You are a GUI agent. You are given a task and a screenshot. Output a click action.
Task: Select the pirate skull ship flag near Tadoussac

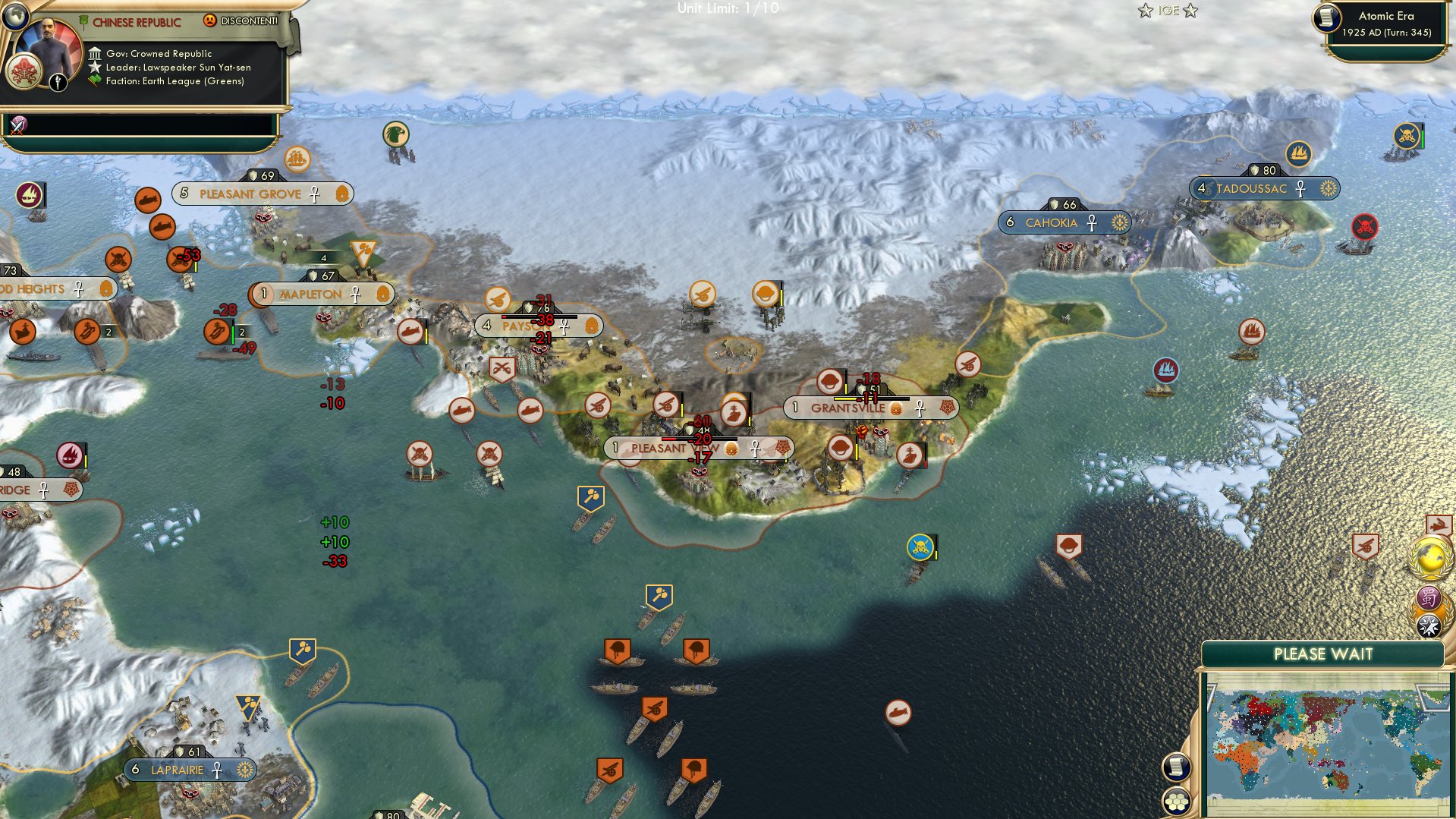1406,137
